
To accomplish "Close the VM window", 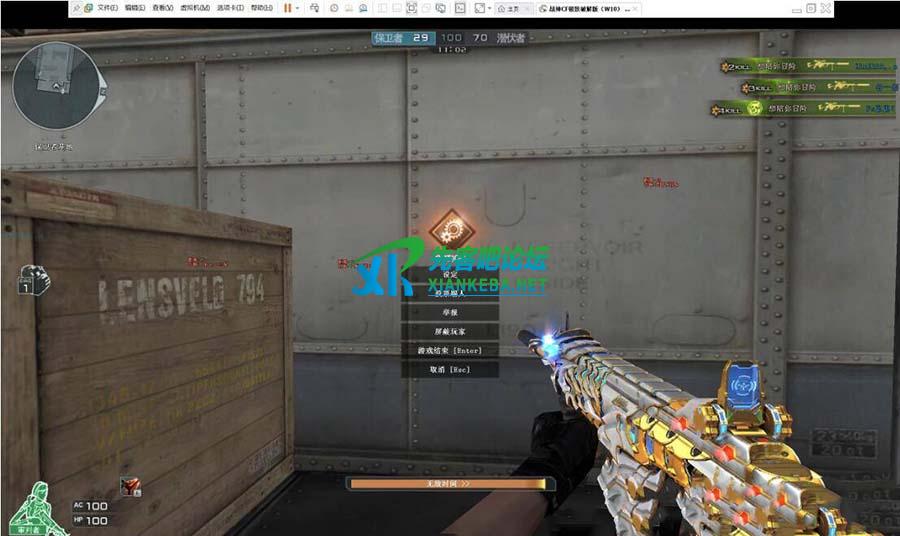I will 825,8.
